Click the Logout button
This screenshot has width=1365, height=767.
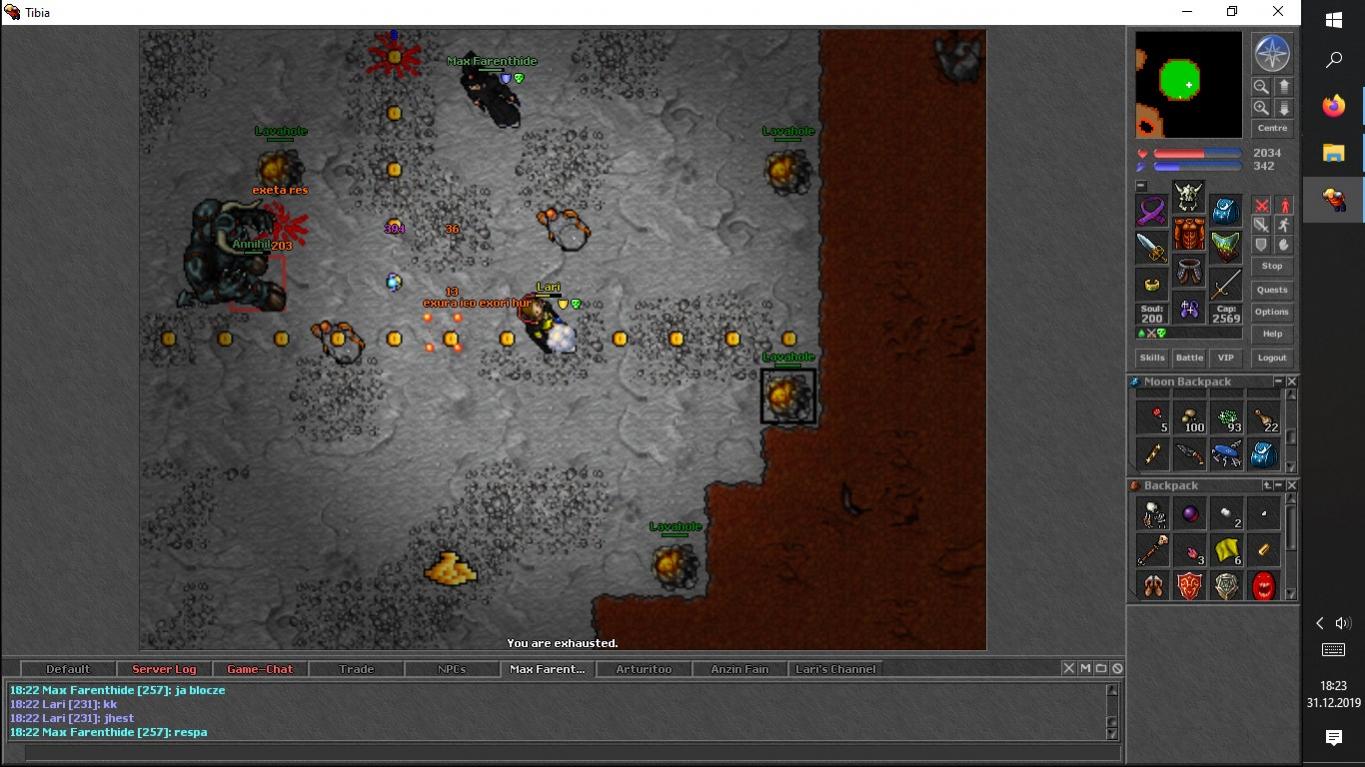[1272, 358]
